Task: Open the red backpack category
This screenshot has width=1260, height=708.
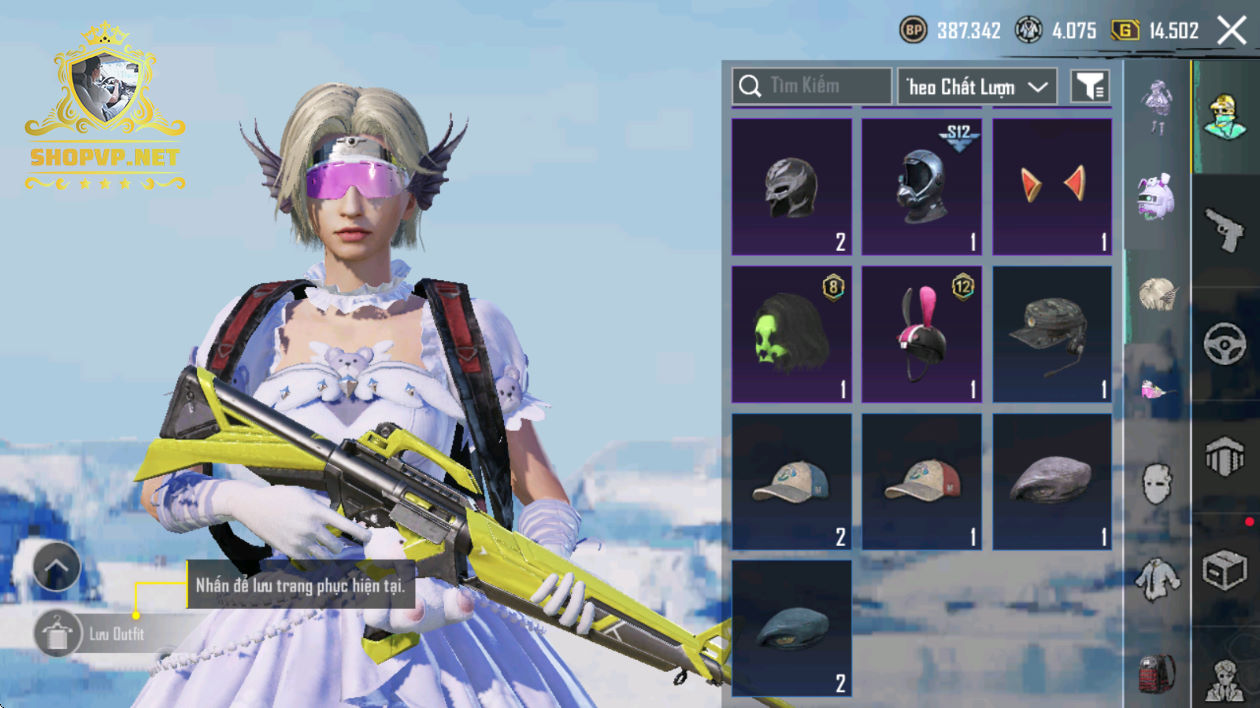Action: pos(1158,674)
